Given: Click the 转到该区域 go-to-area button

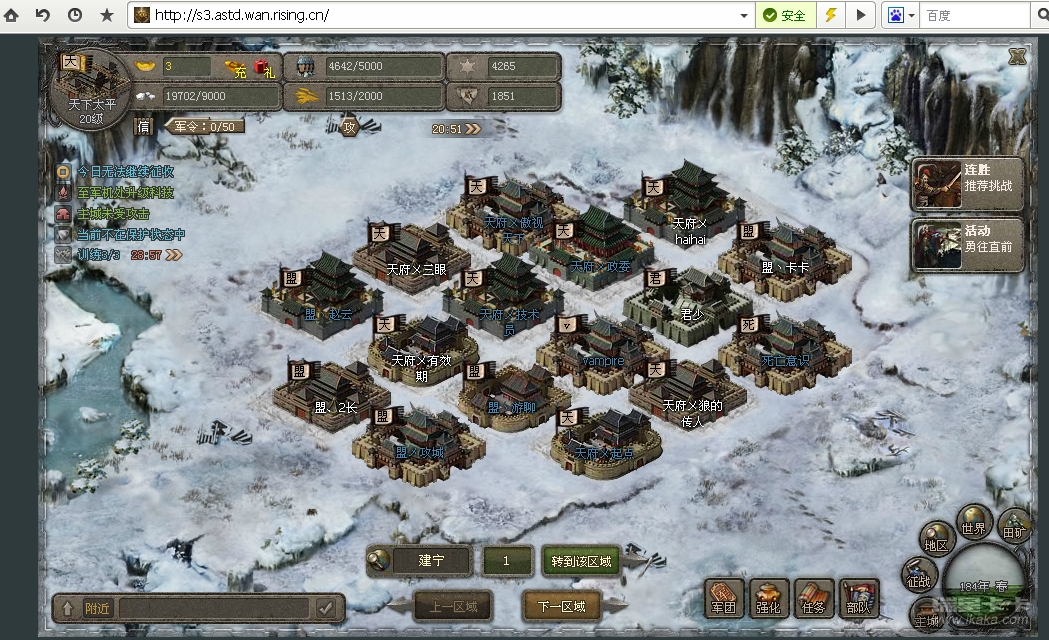Looking at the screenshot, I should click(581, 561).
